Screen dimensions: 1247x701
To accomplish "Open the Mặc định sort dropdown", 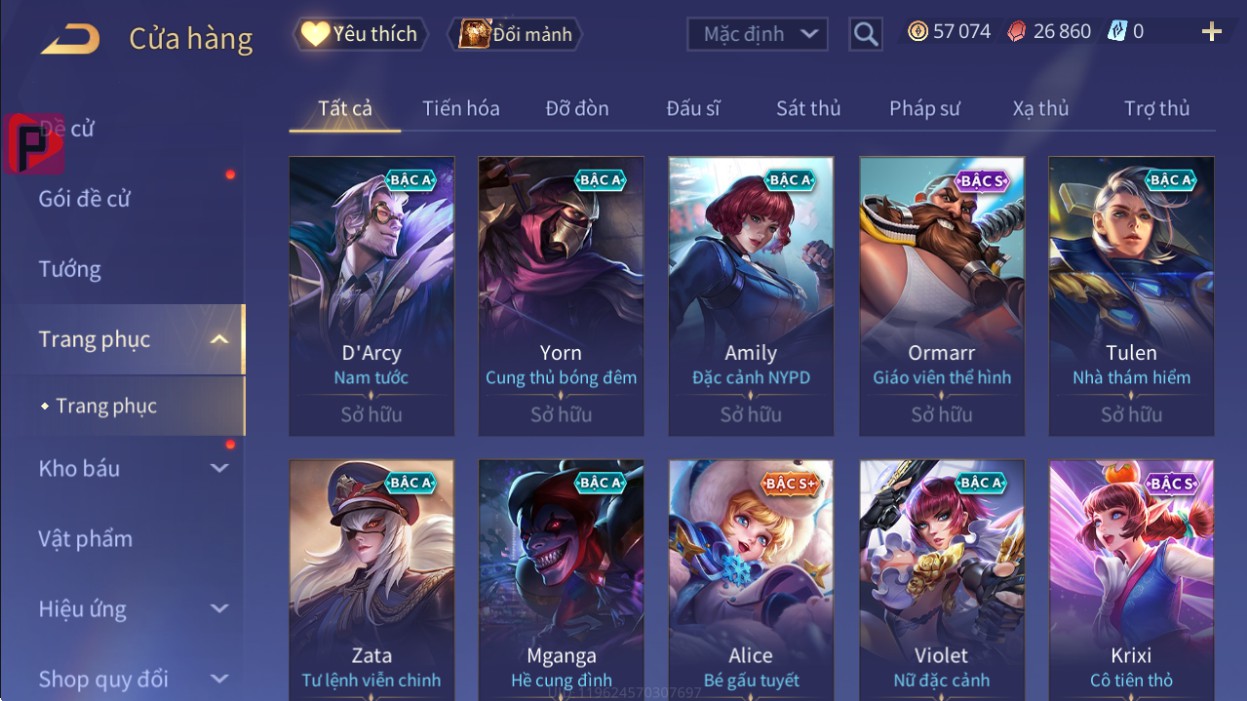I will coord(758,34).
